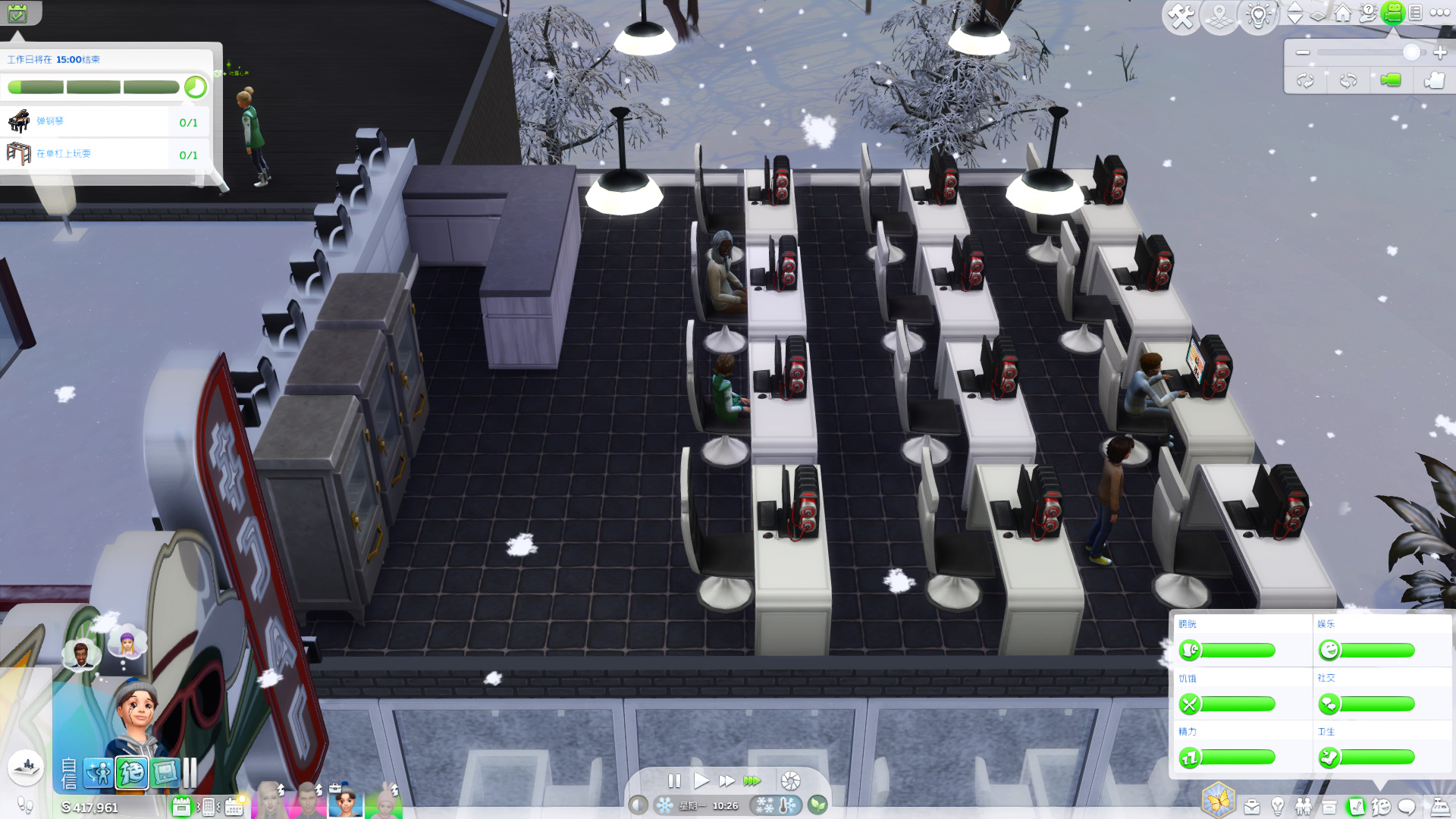Open the relationships panel with two figures
Screen dimensions: 1456x819
pos(1304,807)
